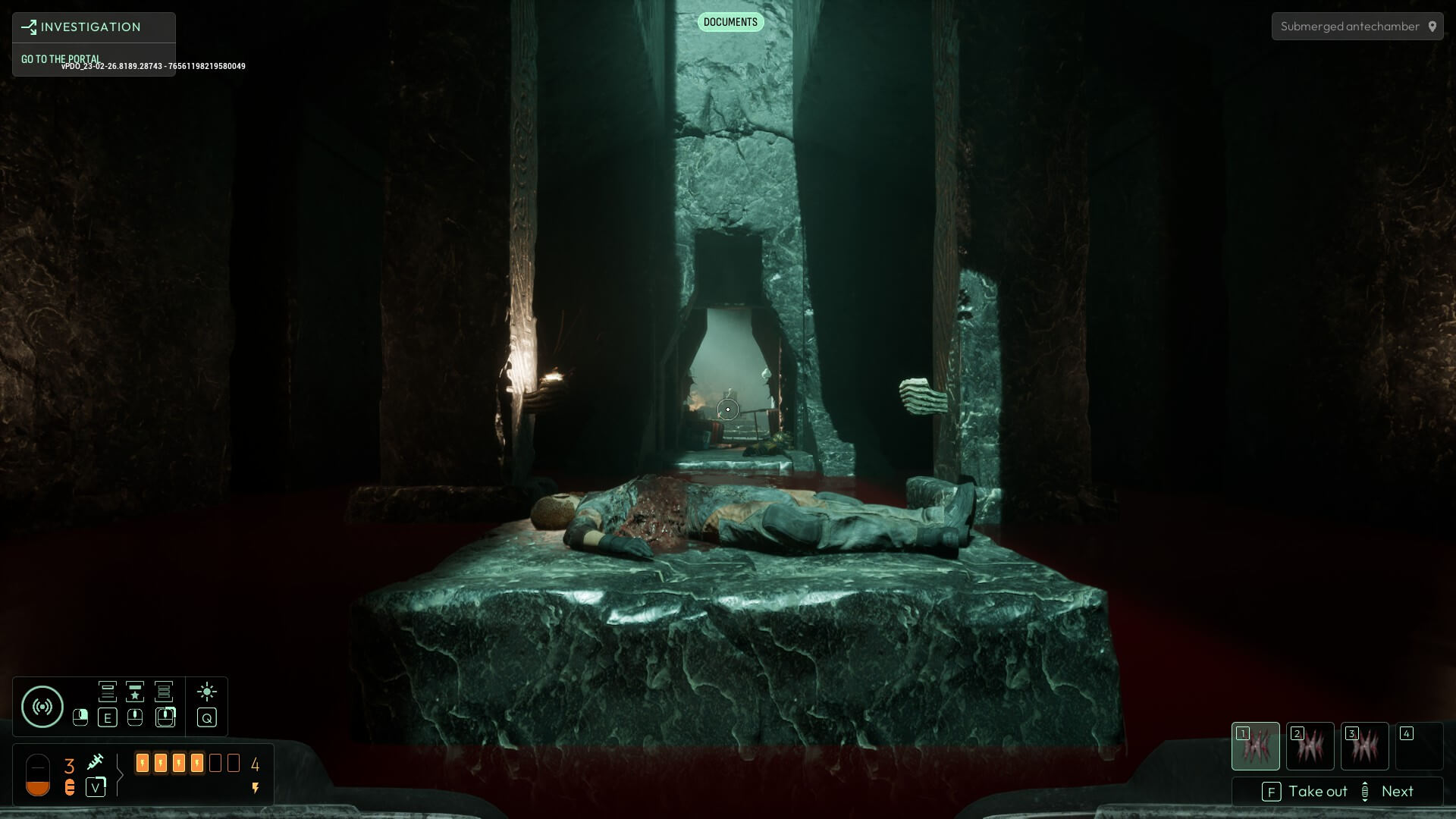This screenshot has height=819, width=1456.
Task: Click the Investigation branching-arrows icon
Action: click(x=29, y=27)
